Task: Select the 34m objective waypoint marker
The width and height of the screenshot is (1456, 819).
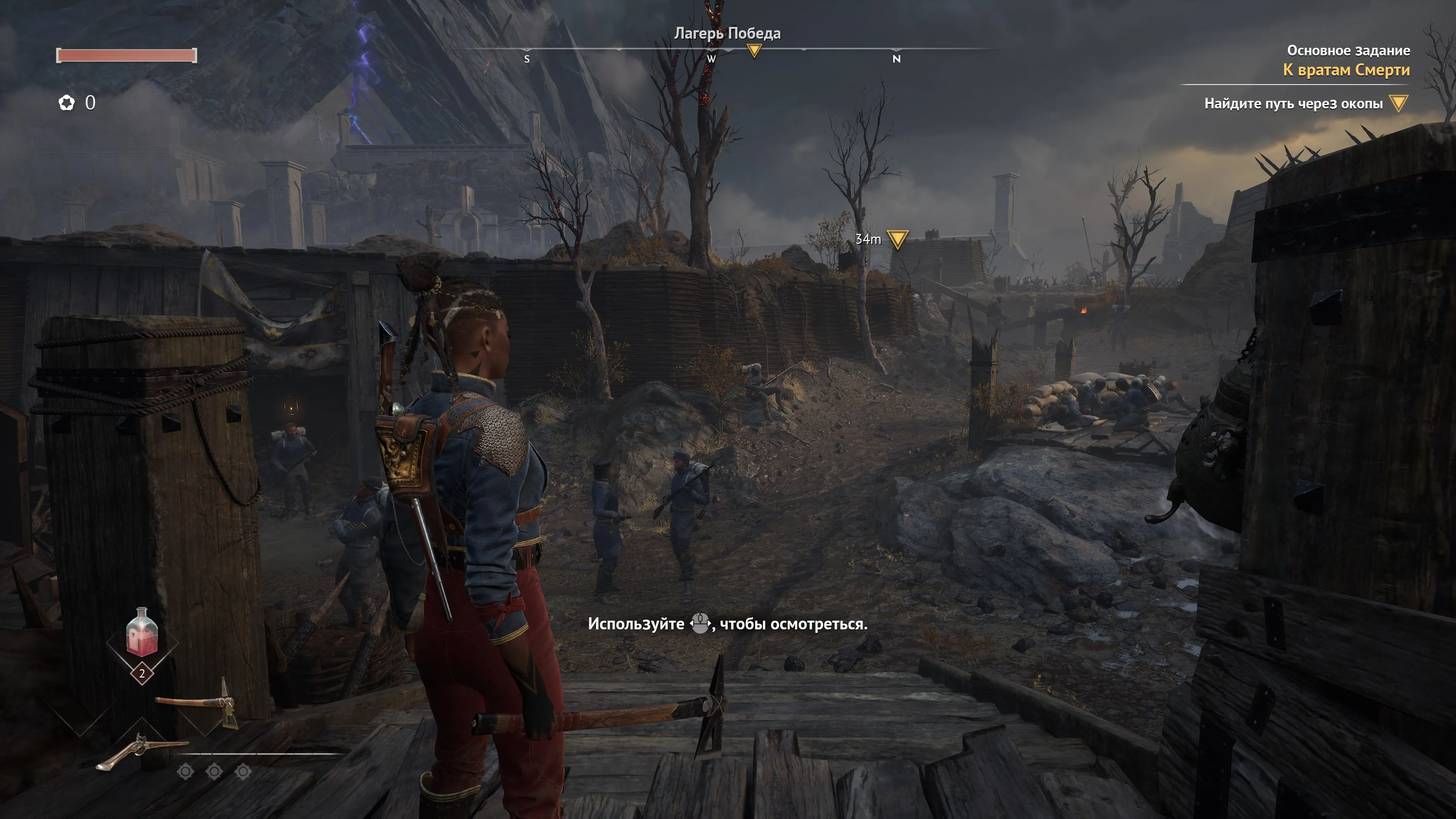Action: click(897, 239)
